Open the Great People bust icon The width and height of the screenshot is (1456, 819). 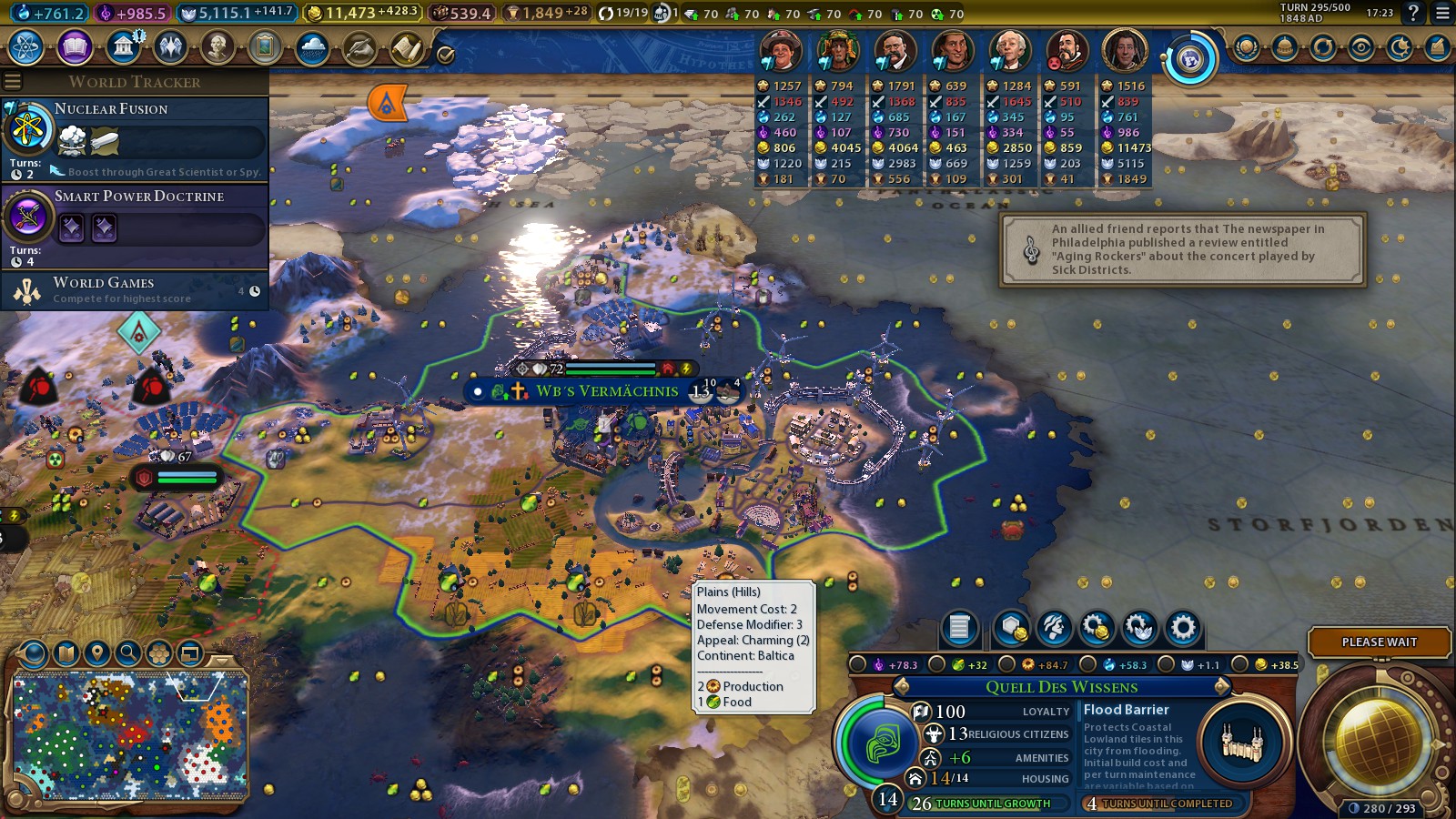point(217,47)
